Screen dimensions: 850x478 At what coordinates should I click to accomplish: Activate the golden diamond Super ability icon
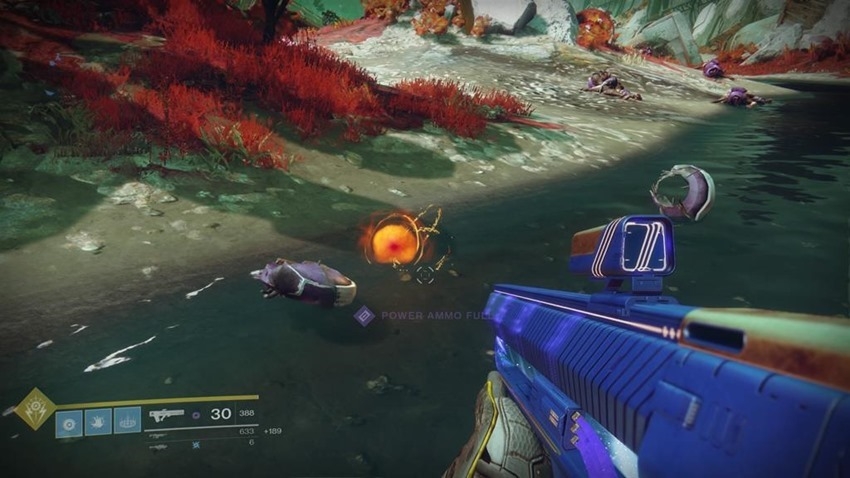tap(34, 409)
